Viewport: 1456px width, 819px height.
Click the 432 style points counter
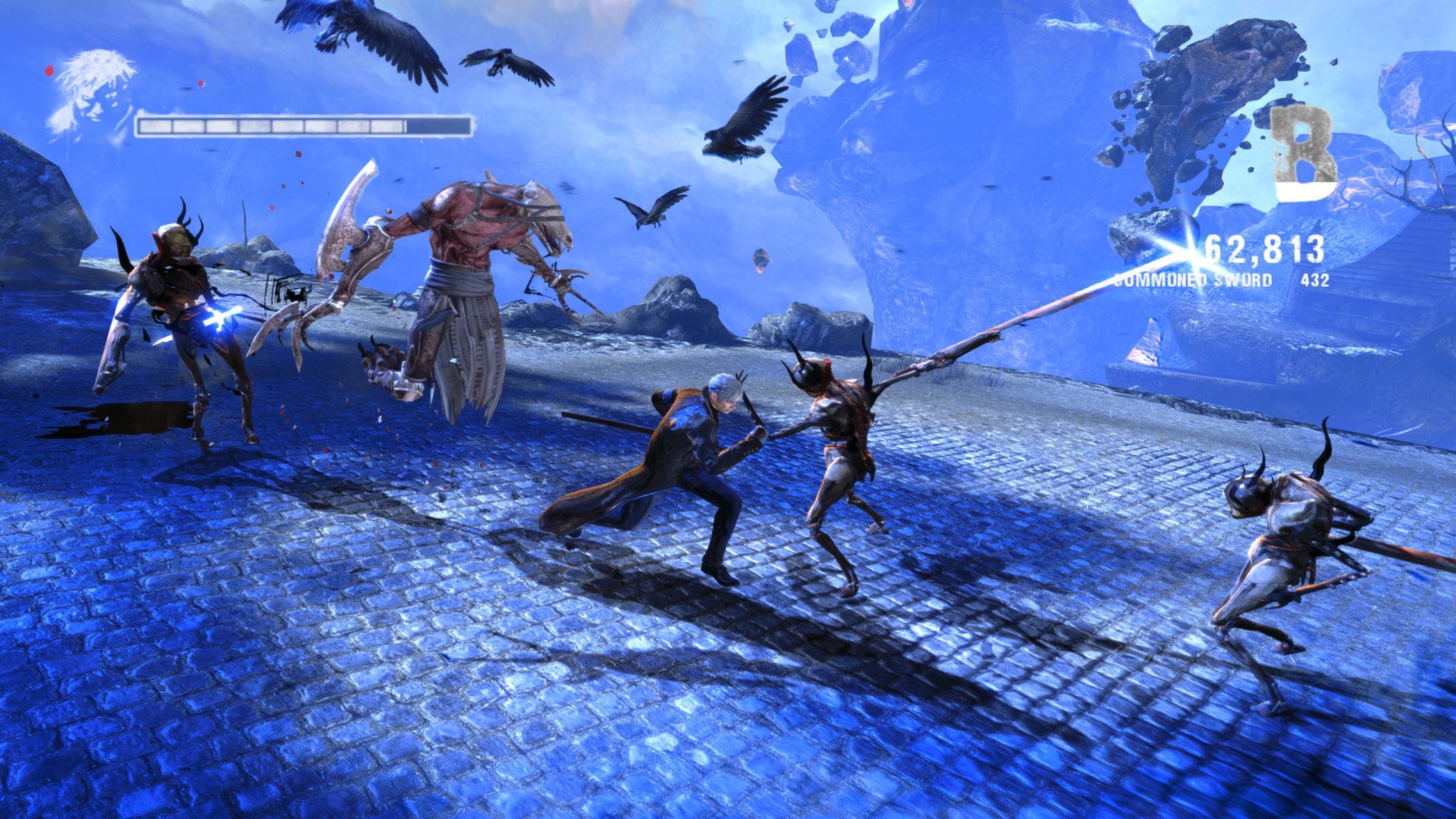1314,281
